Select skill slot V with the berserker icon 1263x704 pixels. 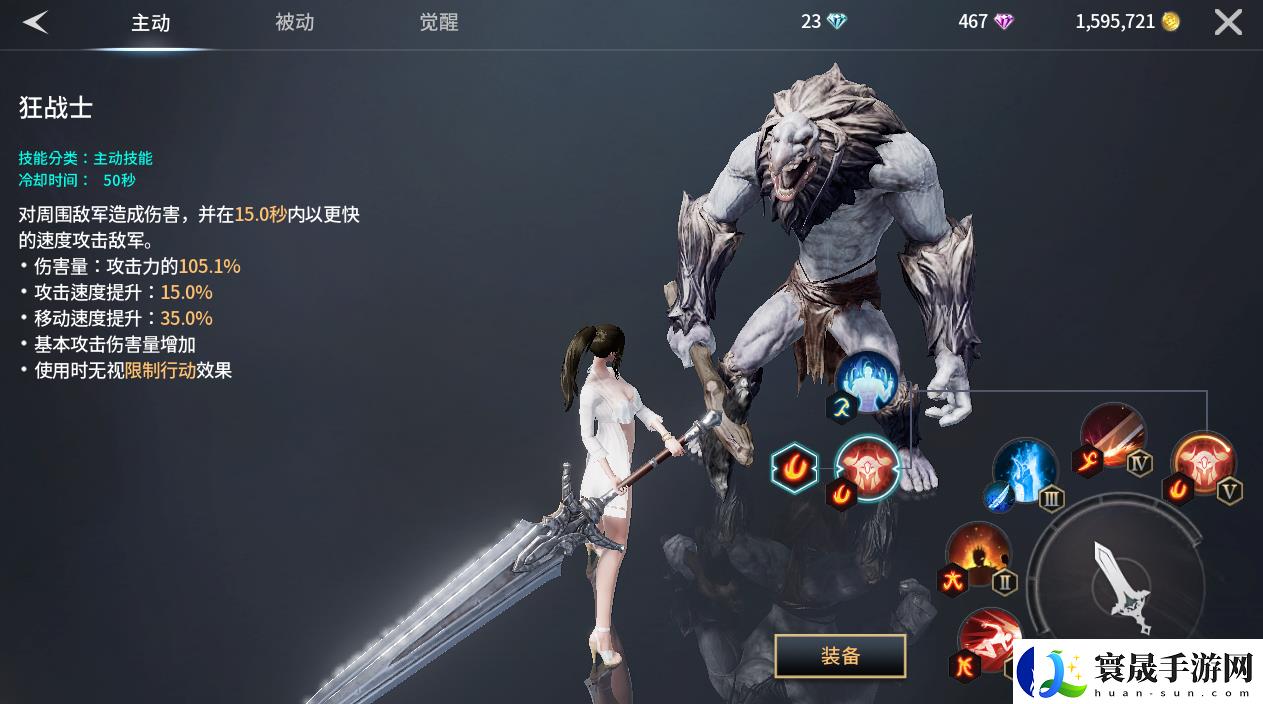point(1203,463)
